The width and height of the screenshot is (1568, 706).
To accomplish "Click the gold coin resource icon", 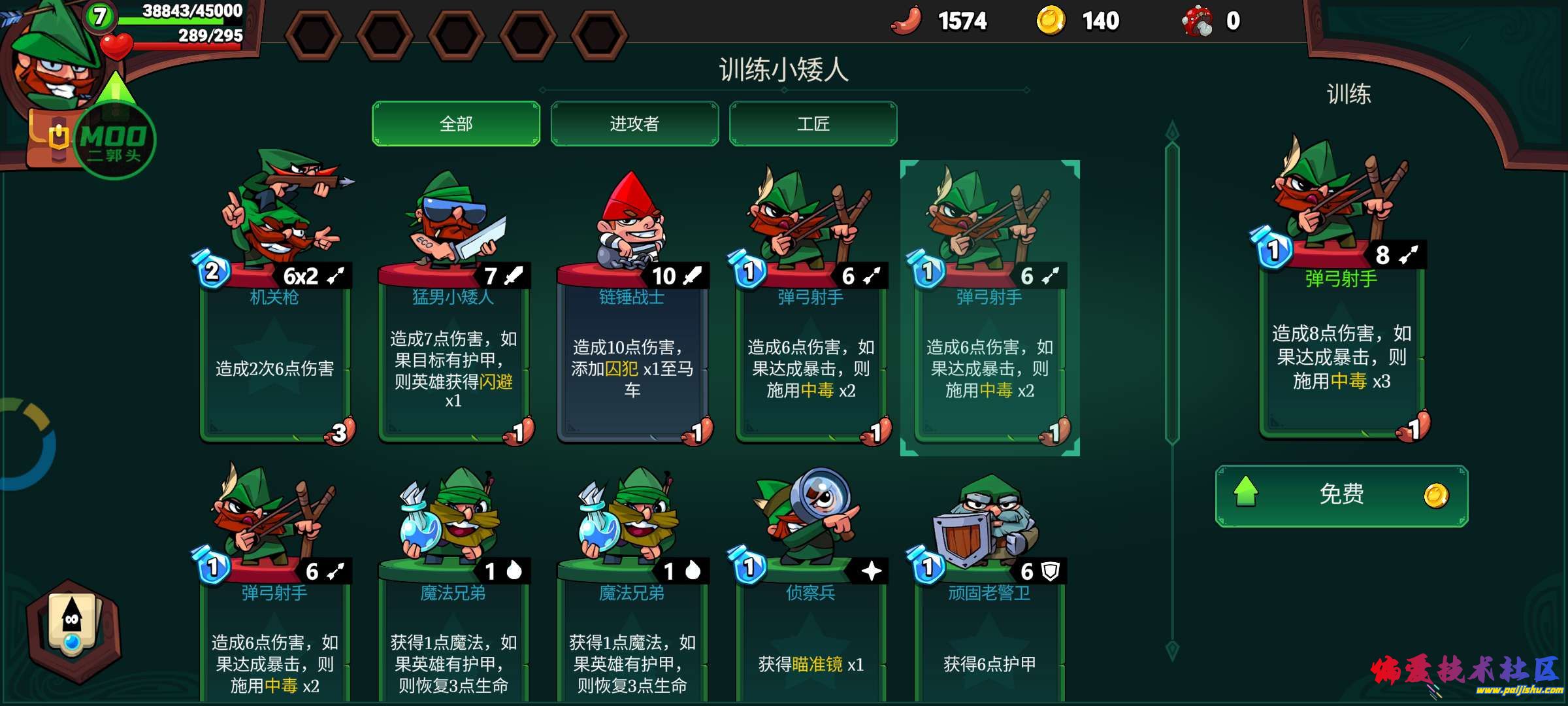I will [x=1055, y=20].
